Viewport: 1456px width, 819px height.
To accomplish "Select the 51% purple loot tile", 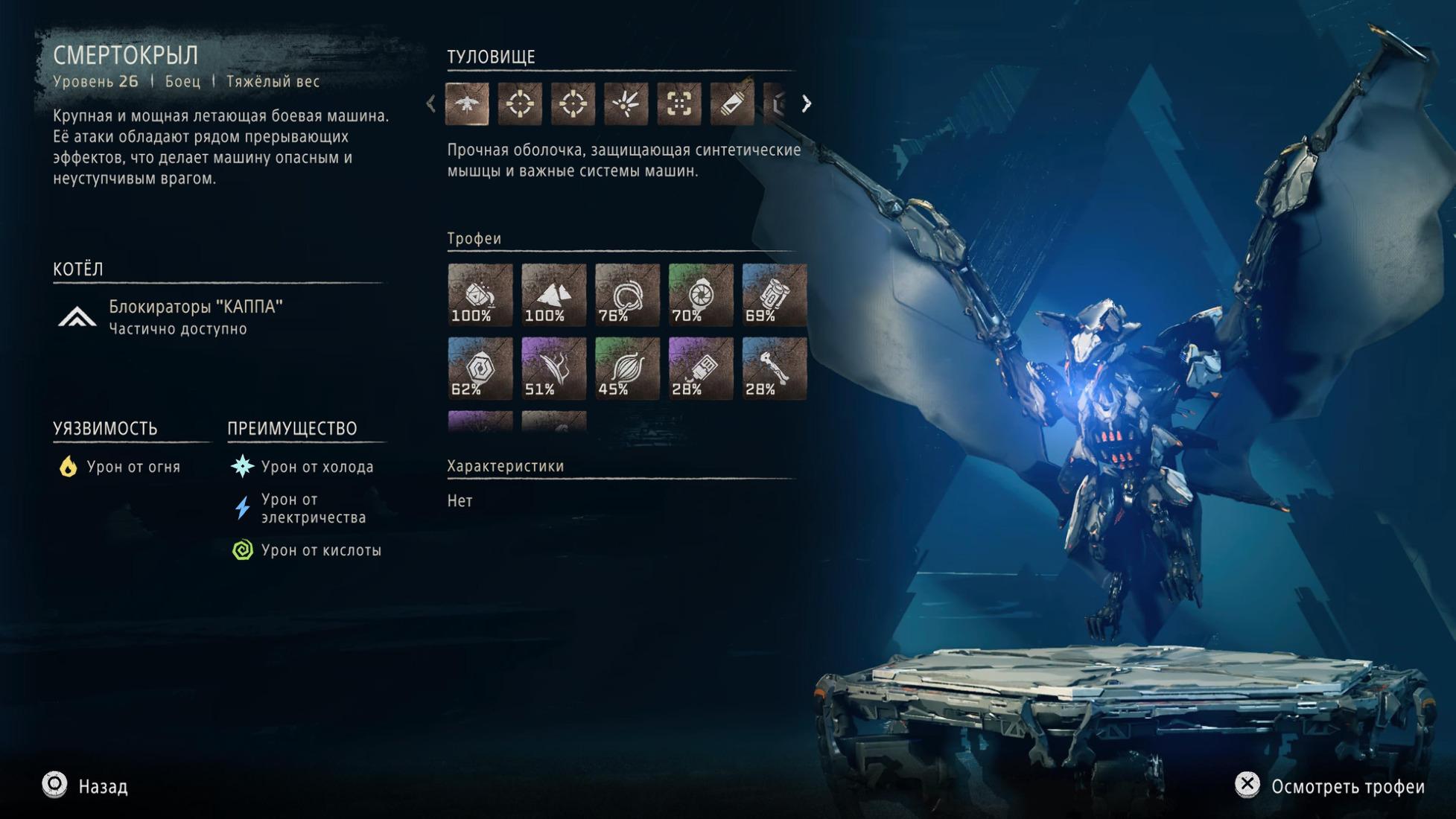I will click(553, 369).
